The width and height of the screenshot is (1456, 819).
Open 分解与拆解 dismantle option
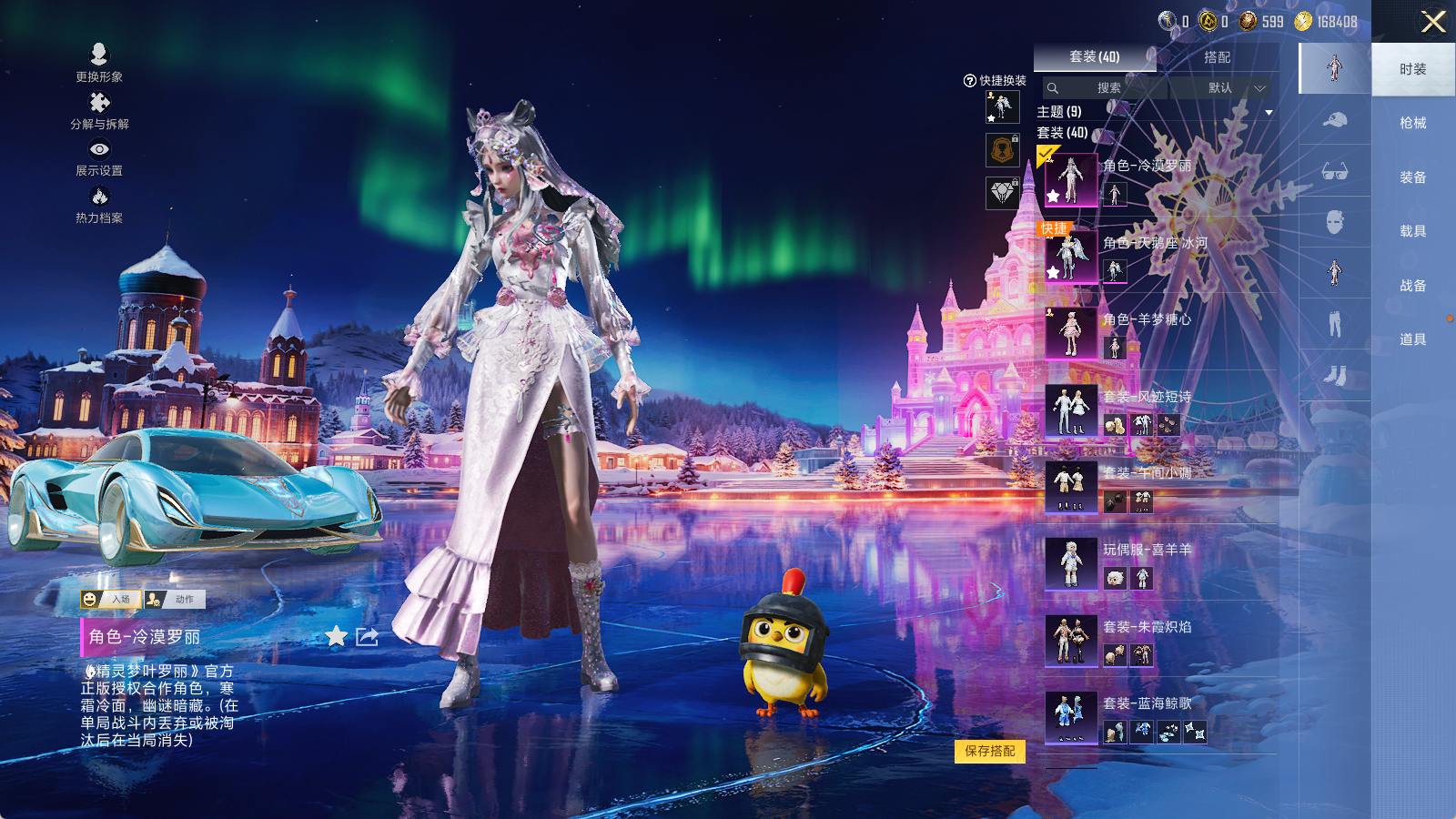pos(99,111)
